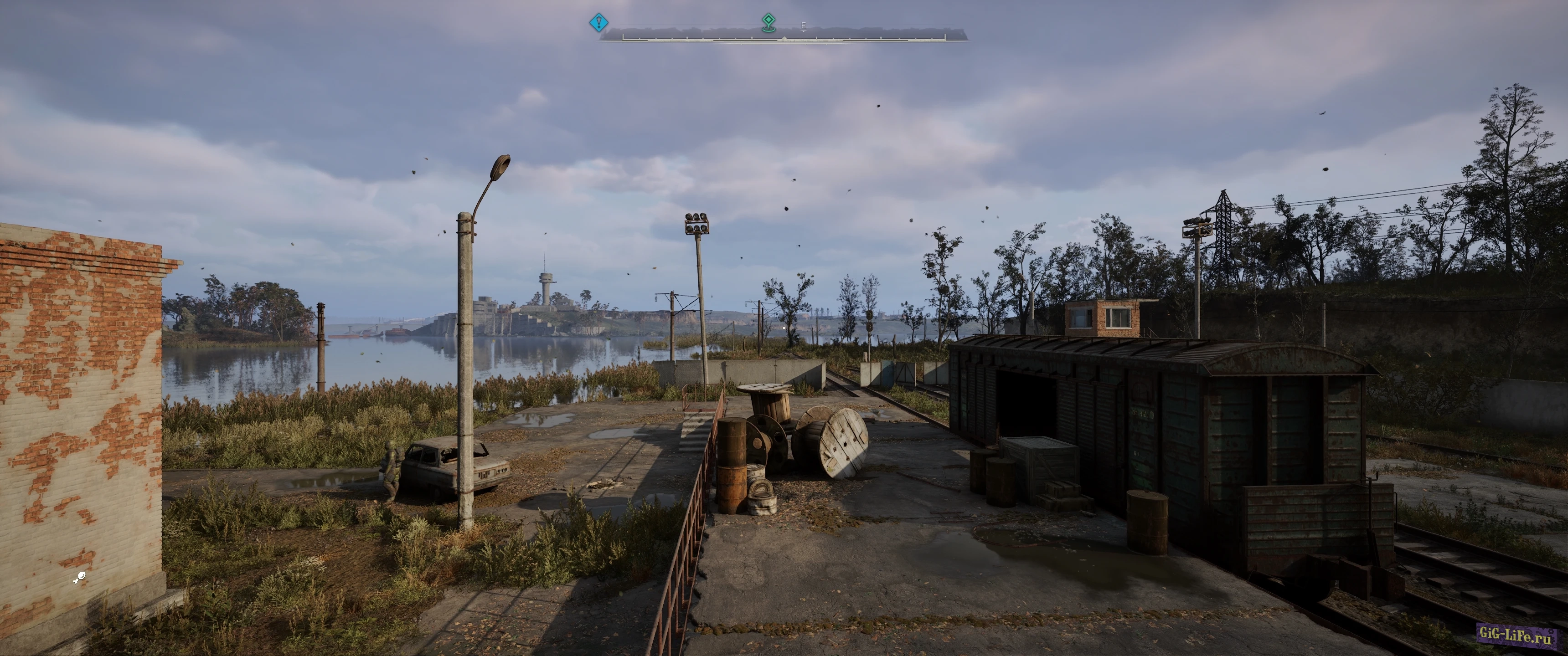Click the compass bar at its center
The height and width of the screenshot is (656, 1568).
tap(784, 37)
